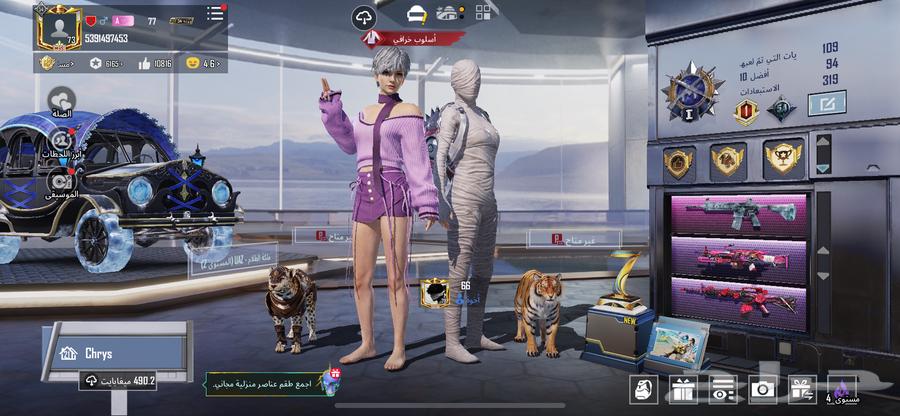Screen dimensions: 900x416
Task: Open the music disc icon
Action: coord(61,180)
